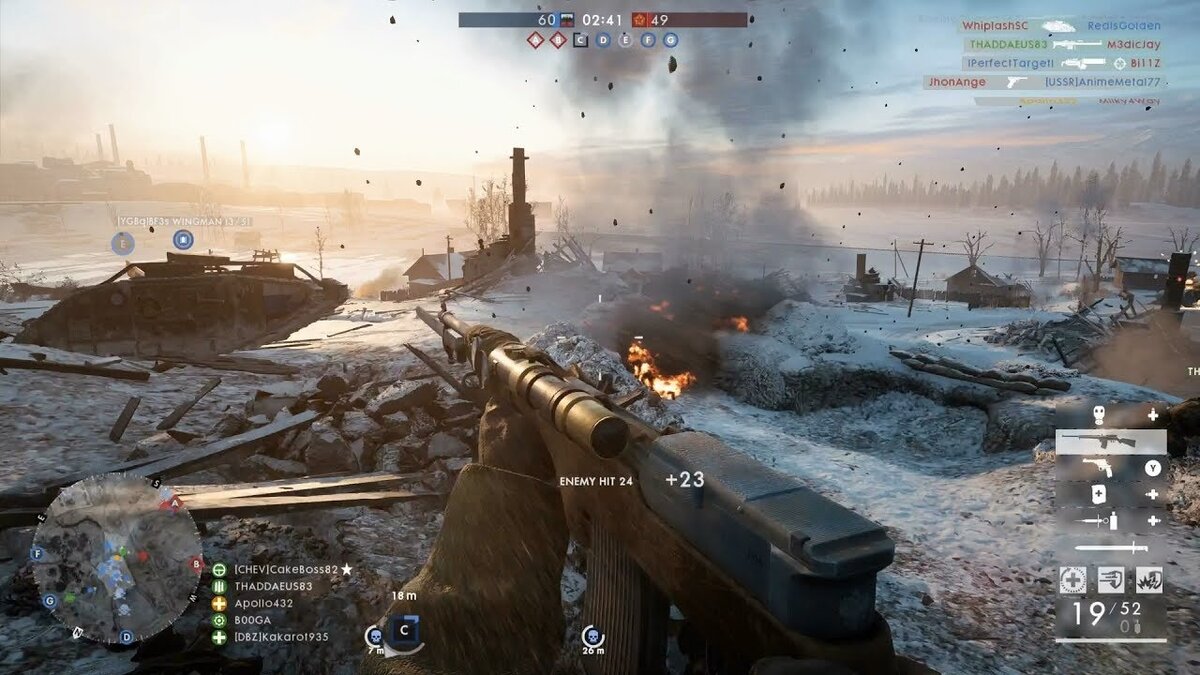Screen dimensions: 1200x675
Task: Select objective B flag in top bar
Action: pyautogui.click(x=558, y=40)
